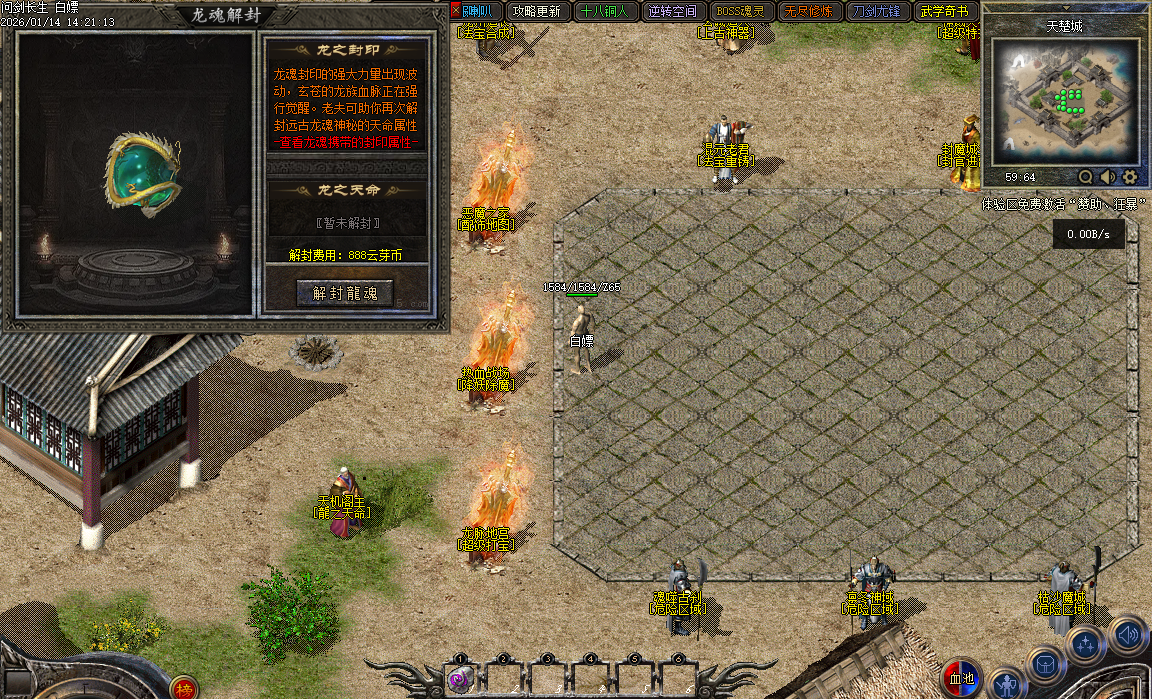This screenshot has width=1152, height=699.
Task: Click the minimap magnifier search icon
Action: coord(1086,177)
